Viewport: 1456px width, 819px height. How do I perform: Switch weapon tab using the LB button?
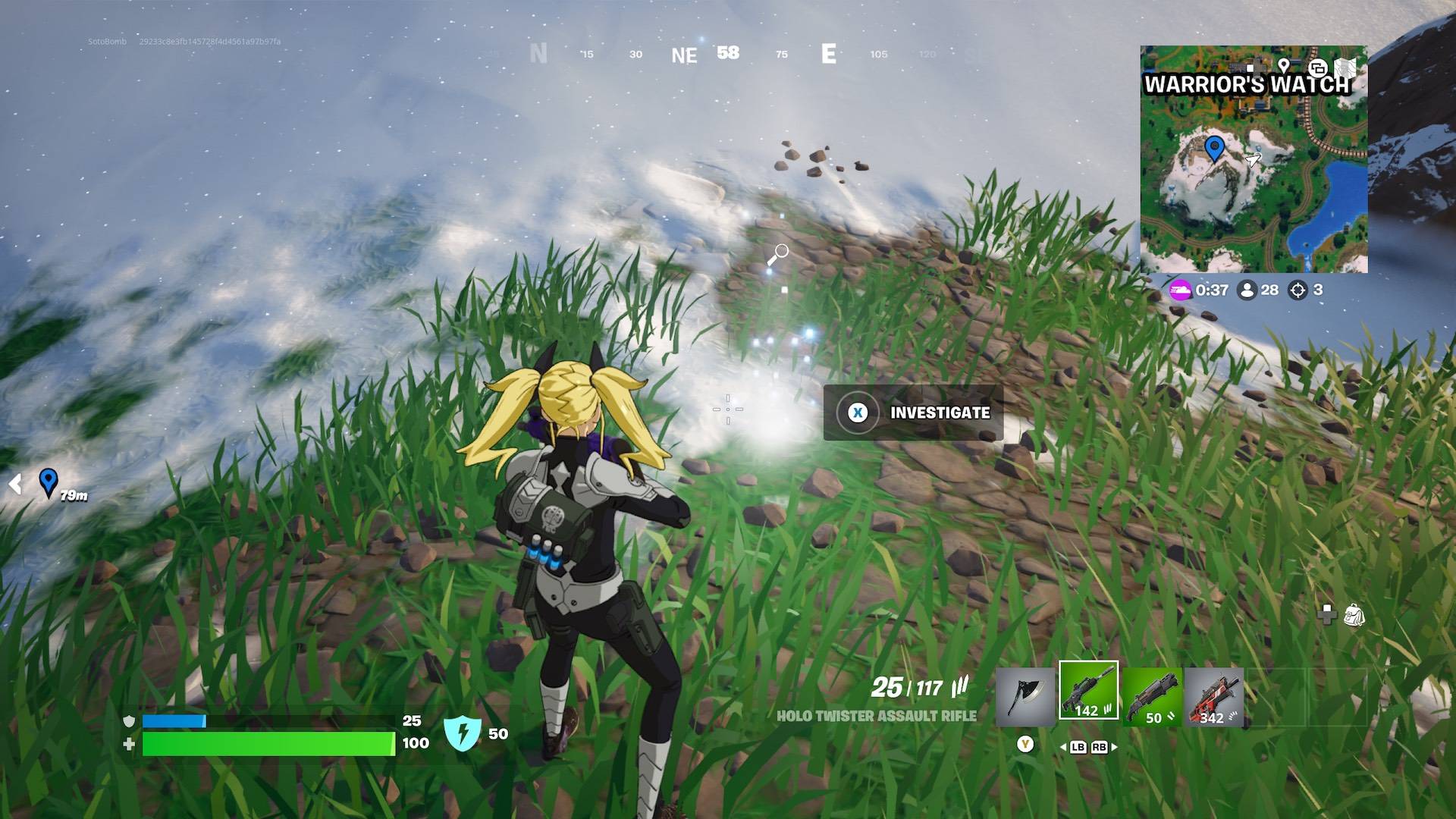(1080, 748)
